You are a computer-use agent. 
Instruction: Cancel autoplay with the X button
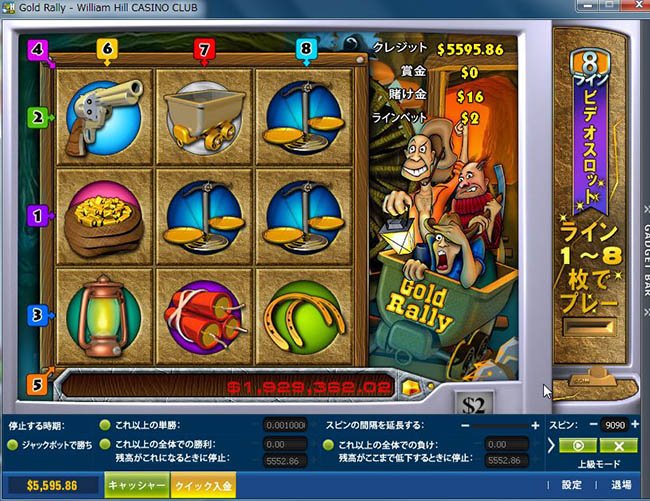click(x=619, y=445)
